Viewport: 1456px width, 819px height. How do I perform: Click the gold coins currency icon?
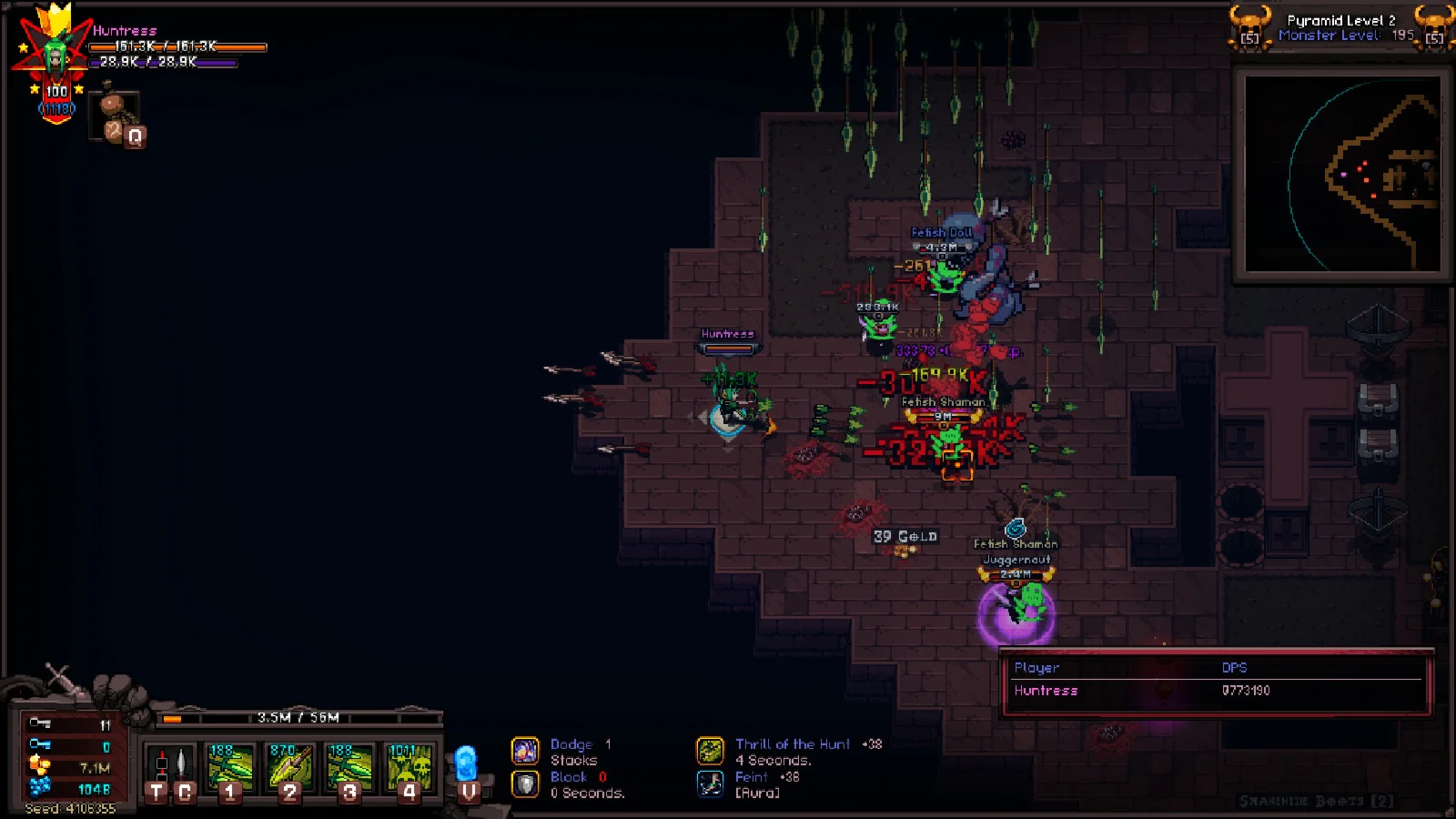pyautogui.click(x=39, y=767)
